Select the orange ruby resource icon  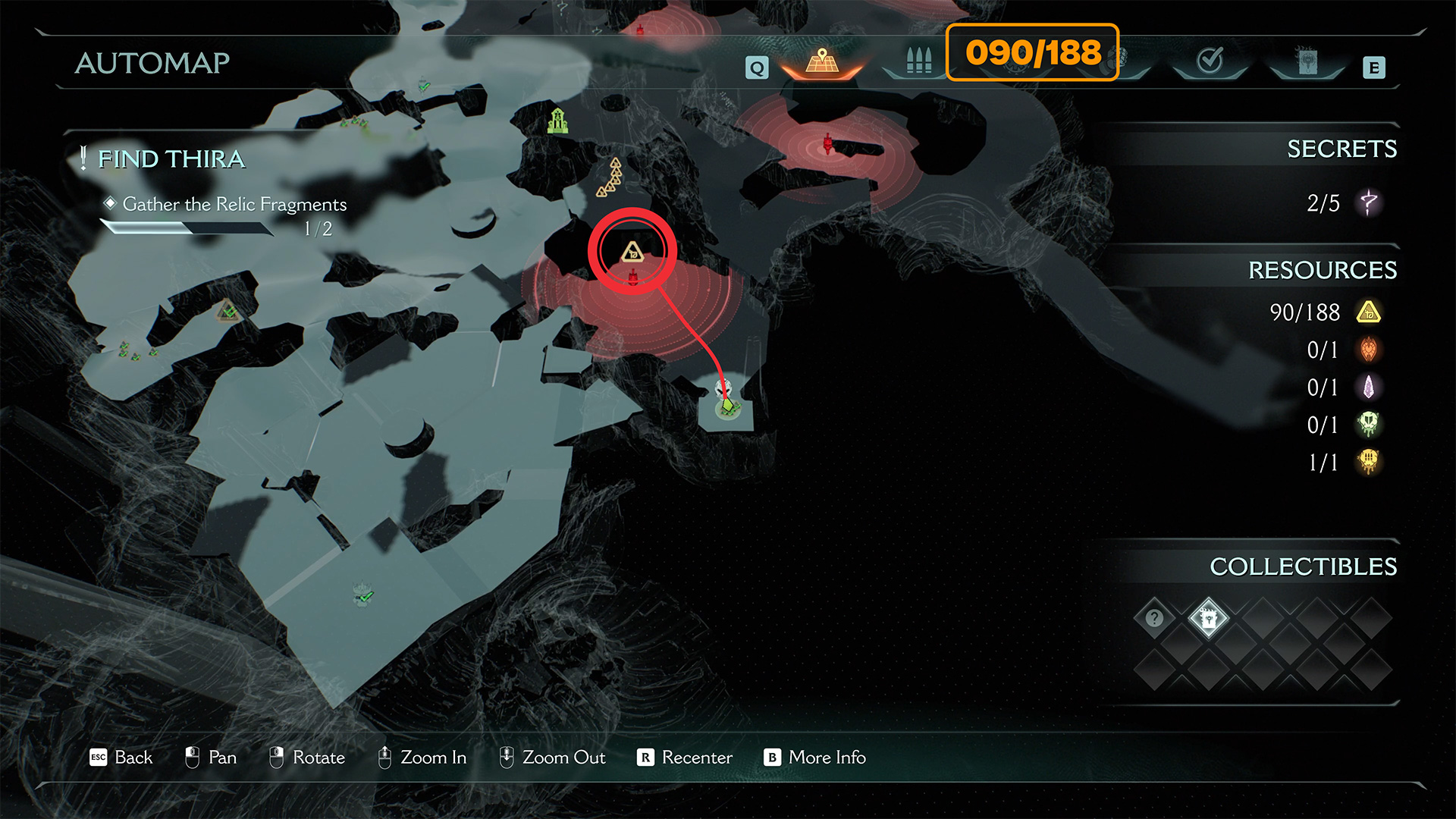click(1369, 350)
